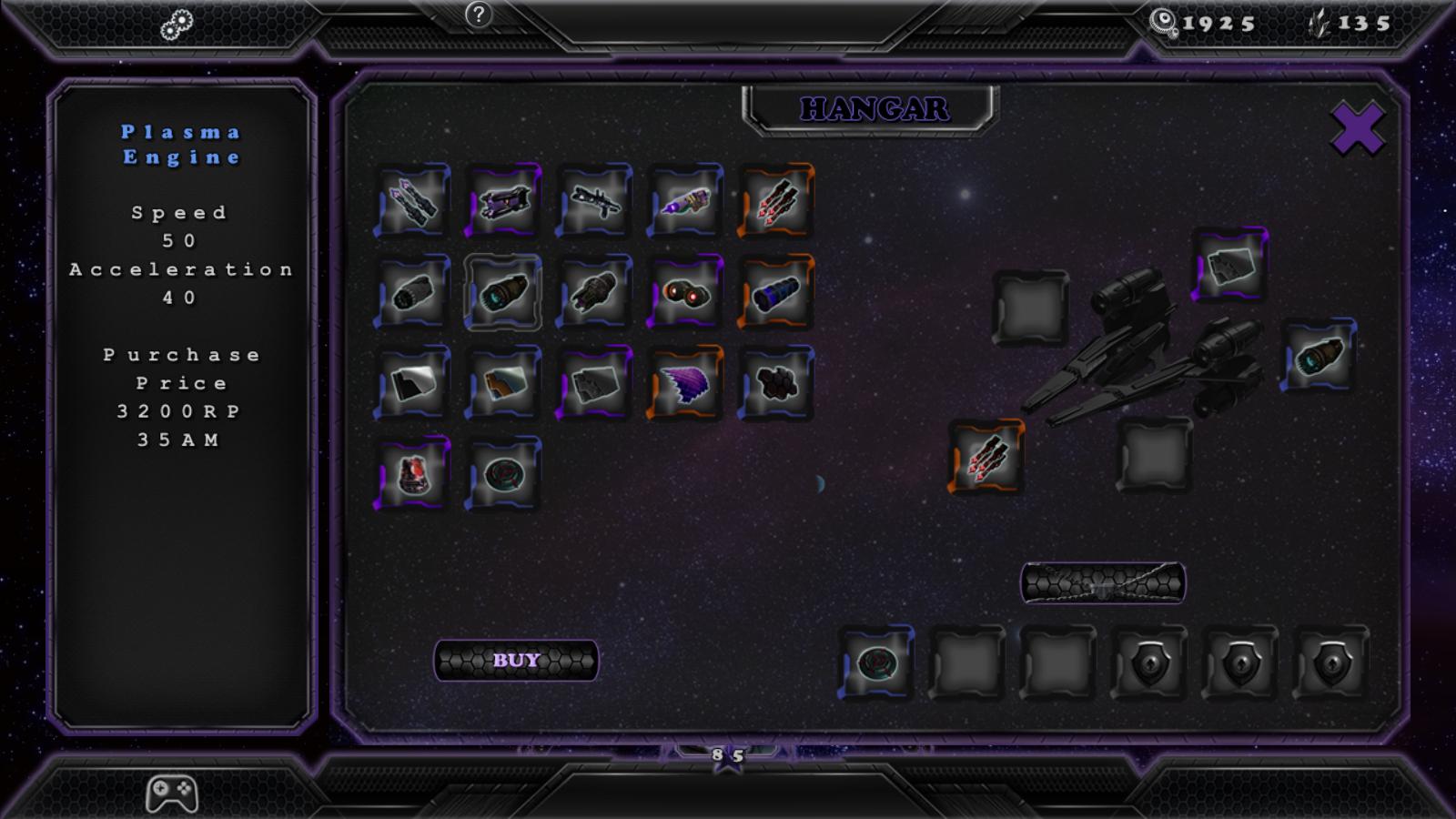Click the BUY button

[x=516, y=661]
